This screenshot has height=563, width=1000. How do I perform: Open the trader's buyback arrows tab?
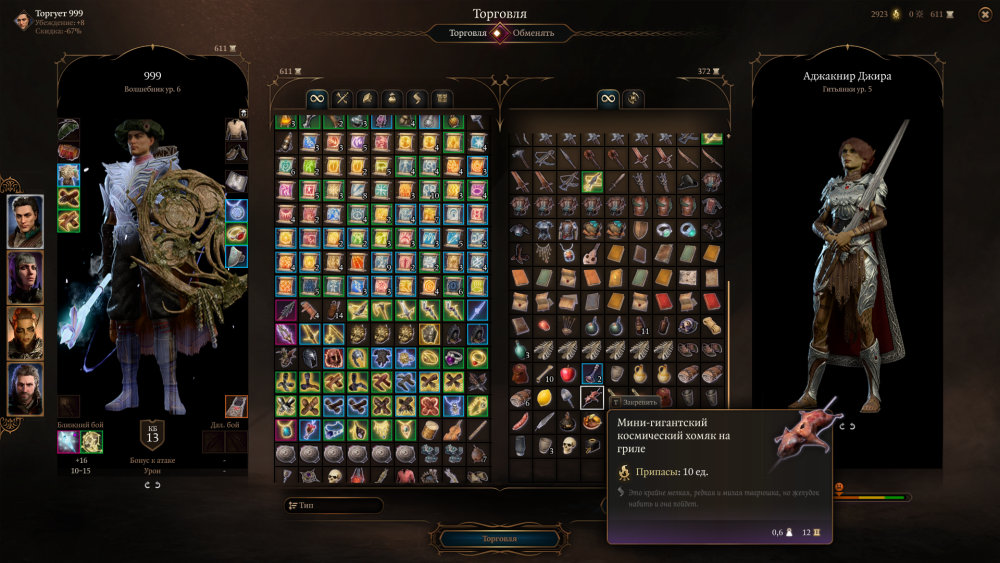point(632,98)
